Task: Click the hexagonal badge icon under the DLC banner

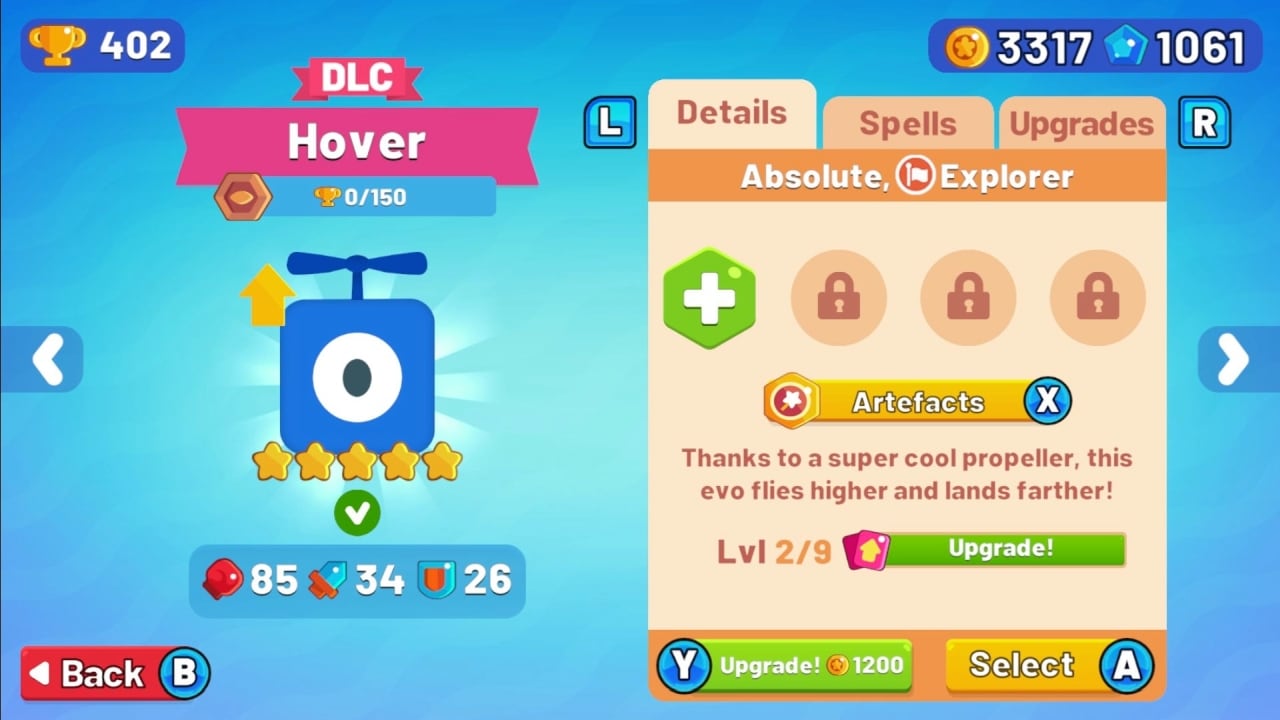Action: click(243, 197)
